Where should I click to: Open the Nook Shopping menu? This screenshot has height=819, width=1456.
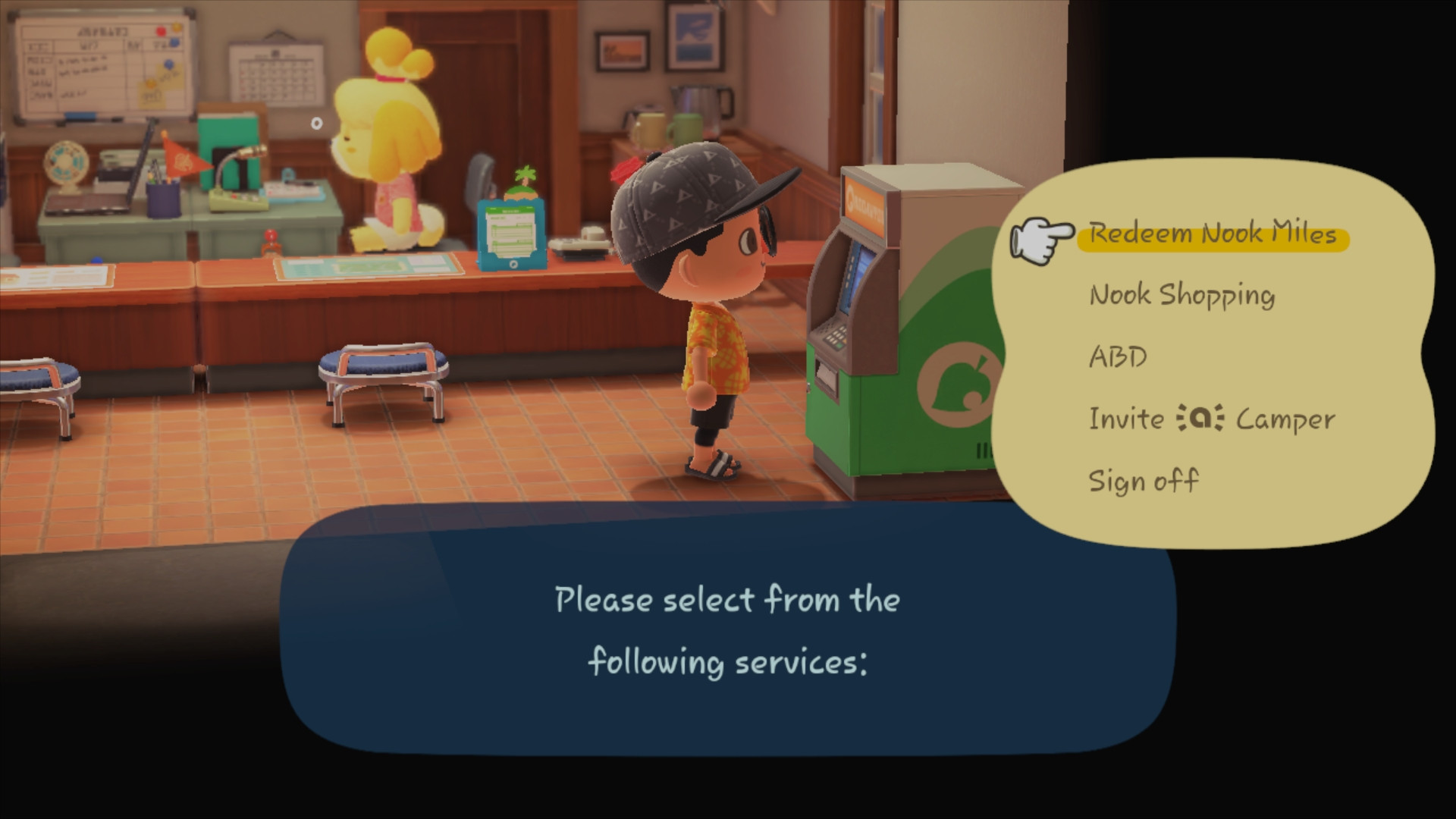coord(1181,296)
